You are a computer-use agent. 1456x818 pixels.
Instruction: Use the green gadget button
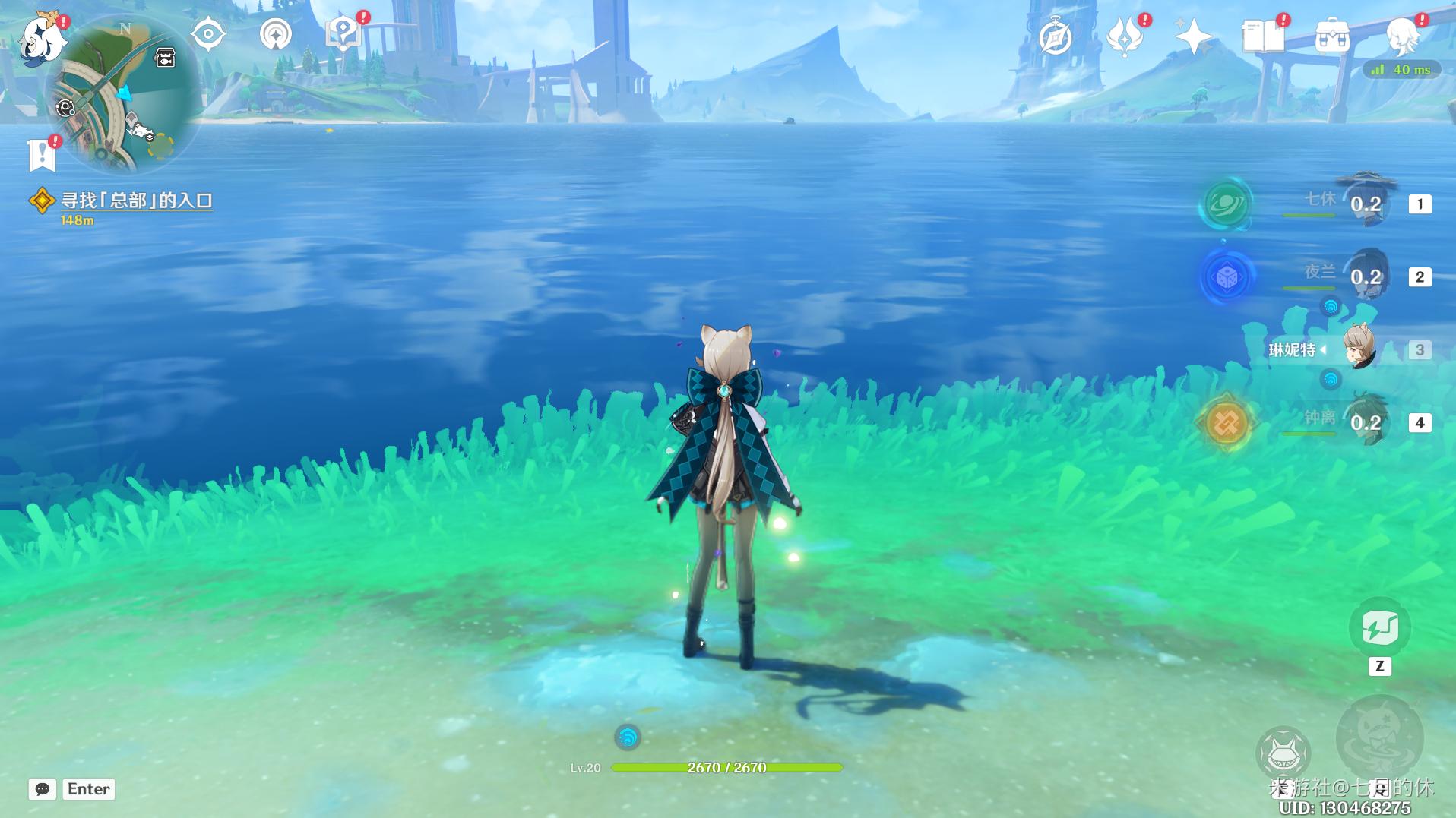[x=1379, y=628]
